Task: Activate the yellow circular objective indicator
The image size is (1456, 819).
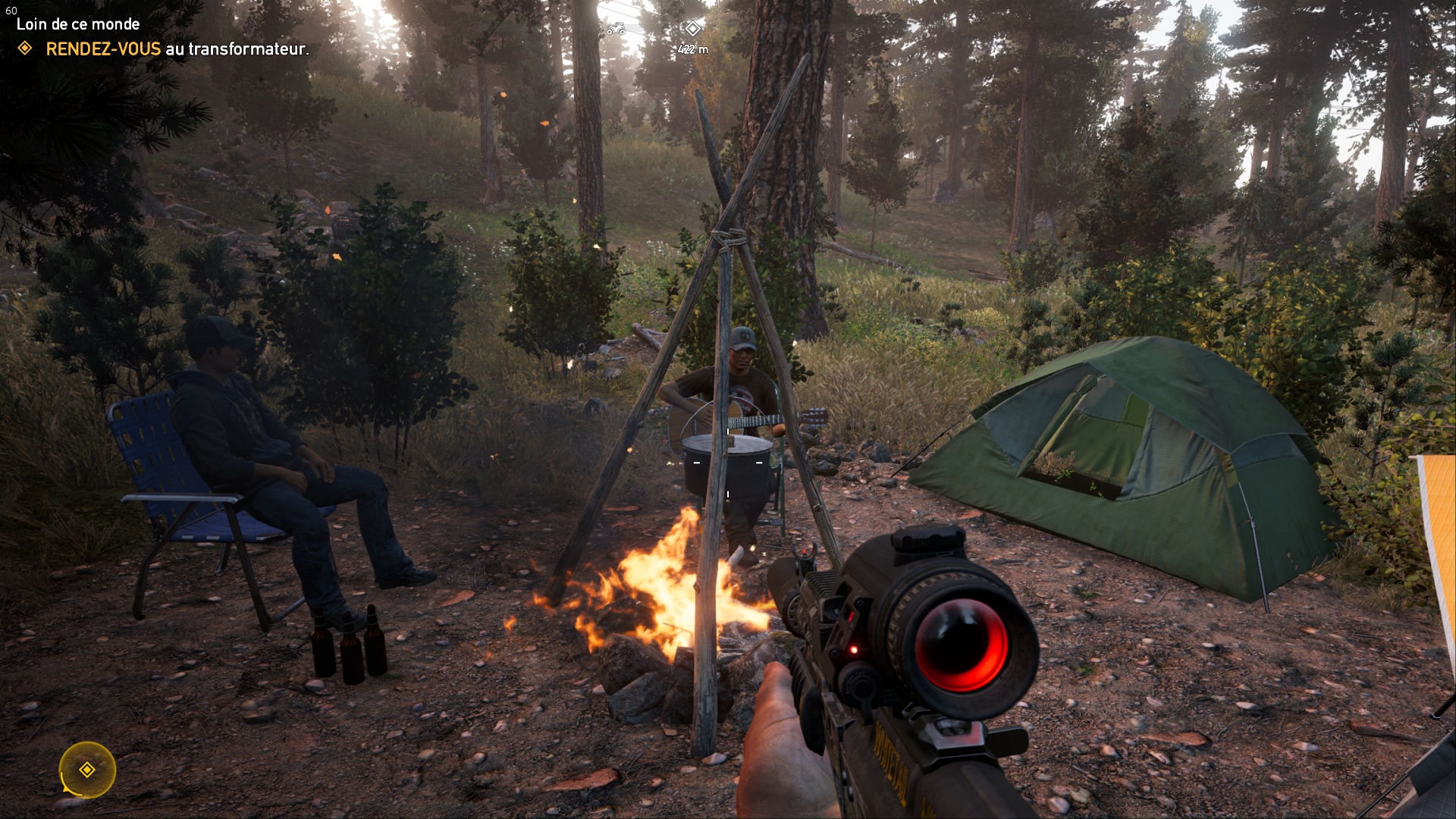Action: click(87, 770)
